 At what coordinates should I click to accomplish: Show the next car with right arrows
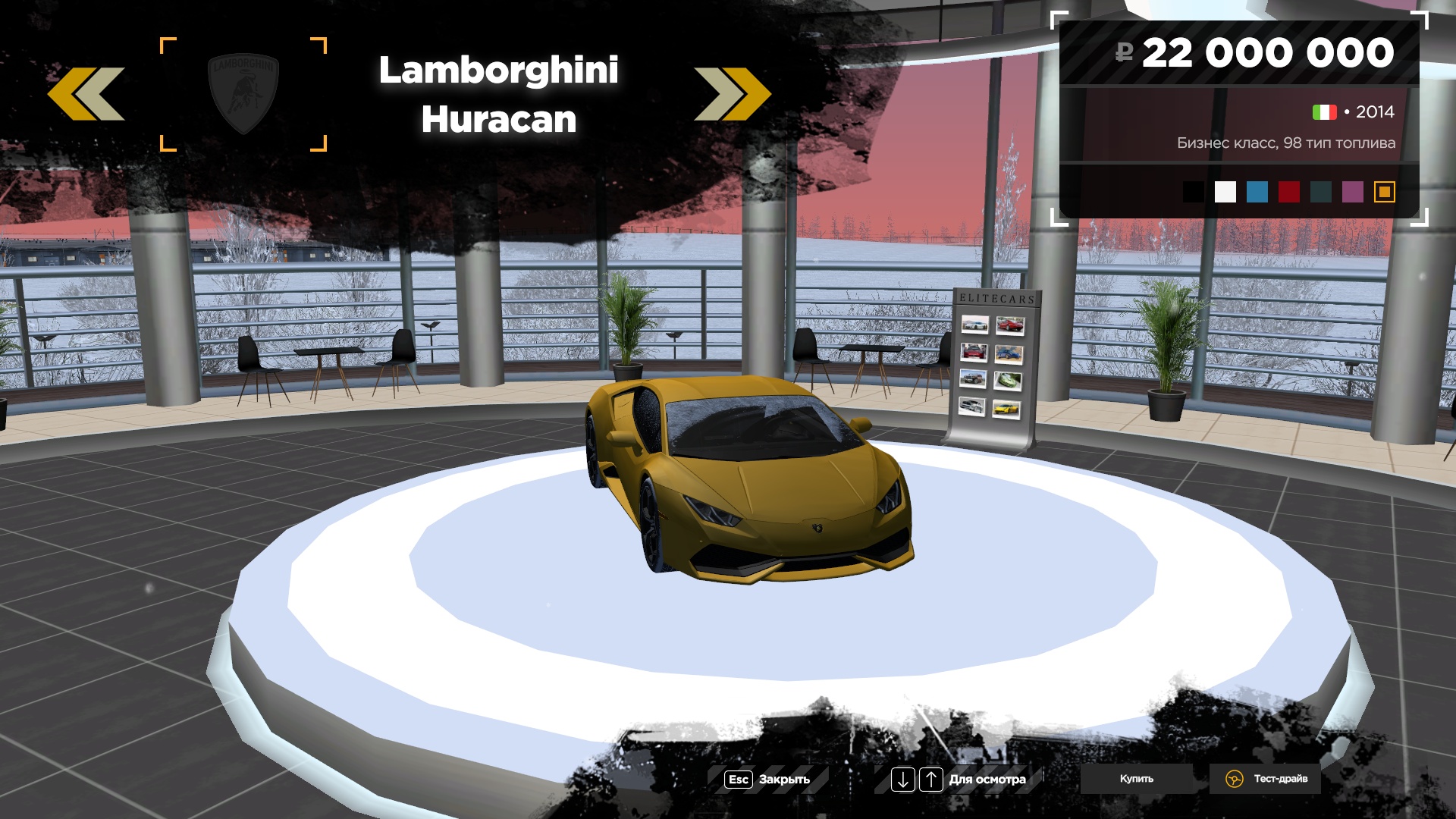[x=732, y=94]
